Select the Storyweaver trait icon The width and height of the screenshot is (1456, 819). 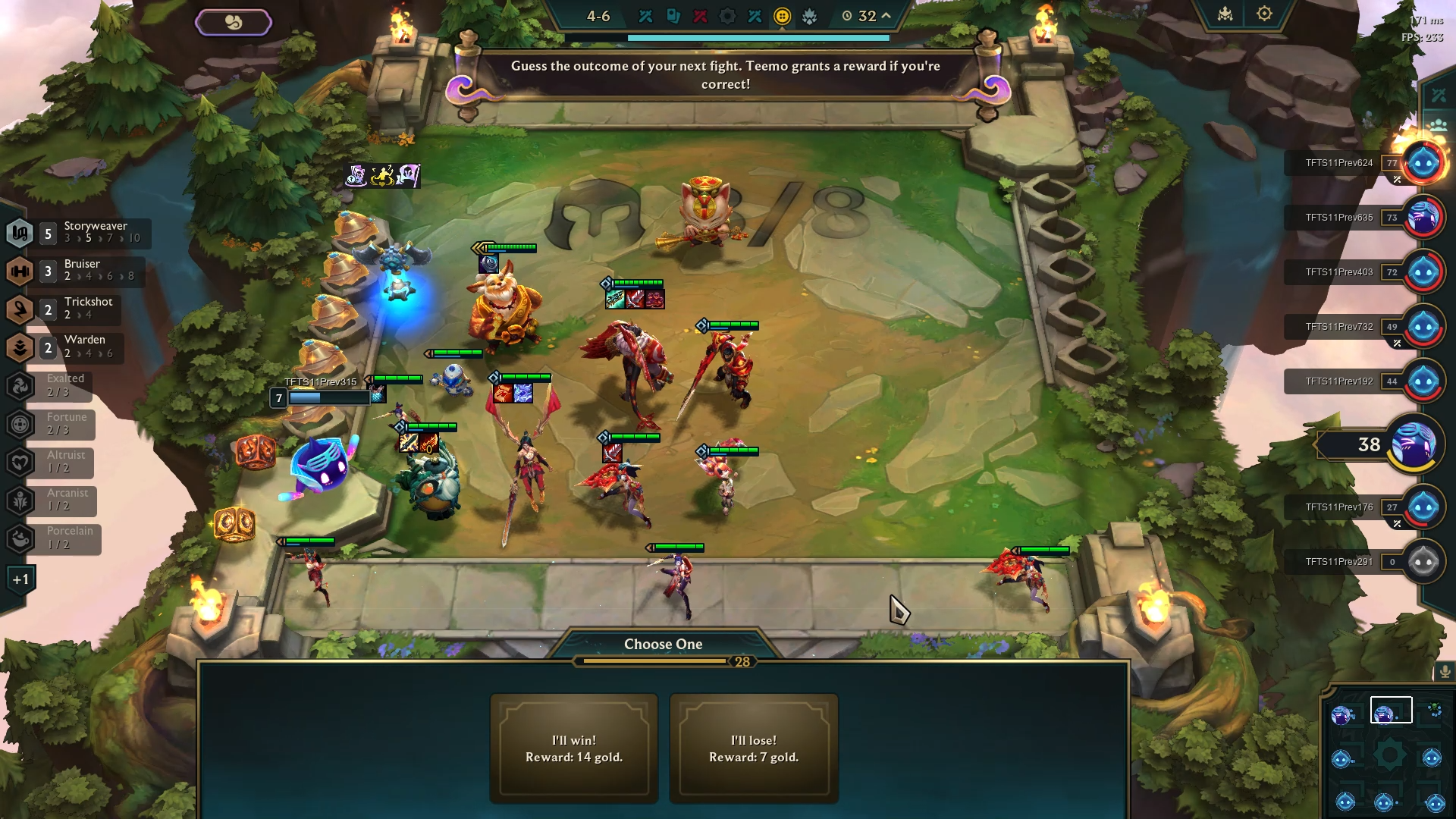point(20,234)
